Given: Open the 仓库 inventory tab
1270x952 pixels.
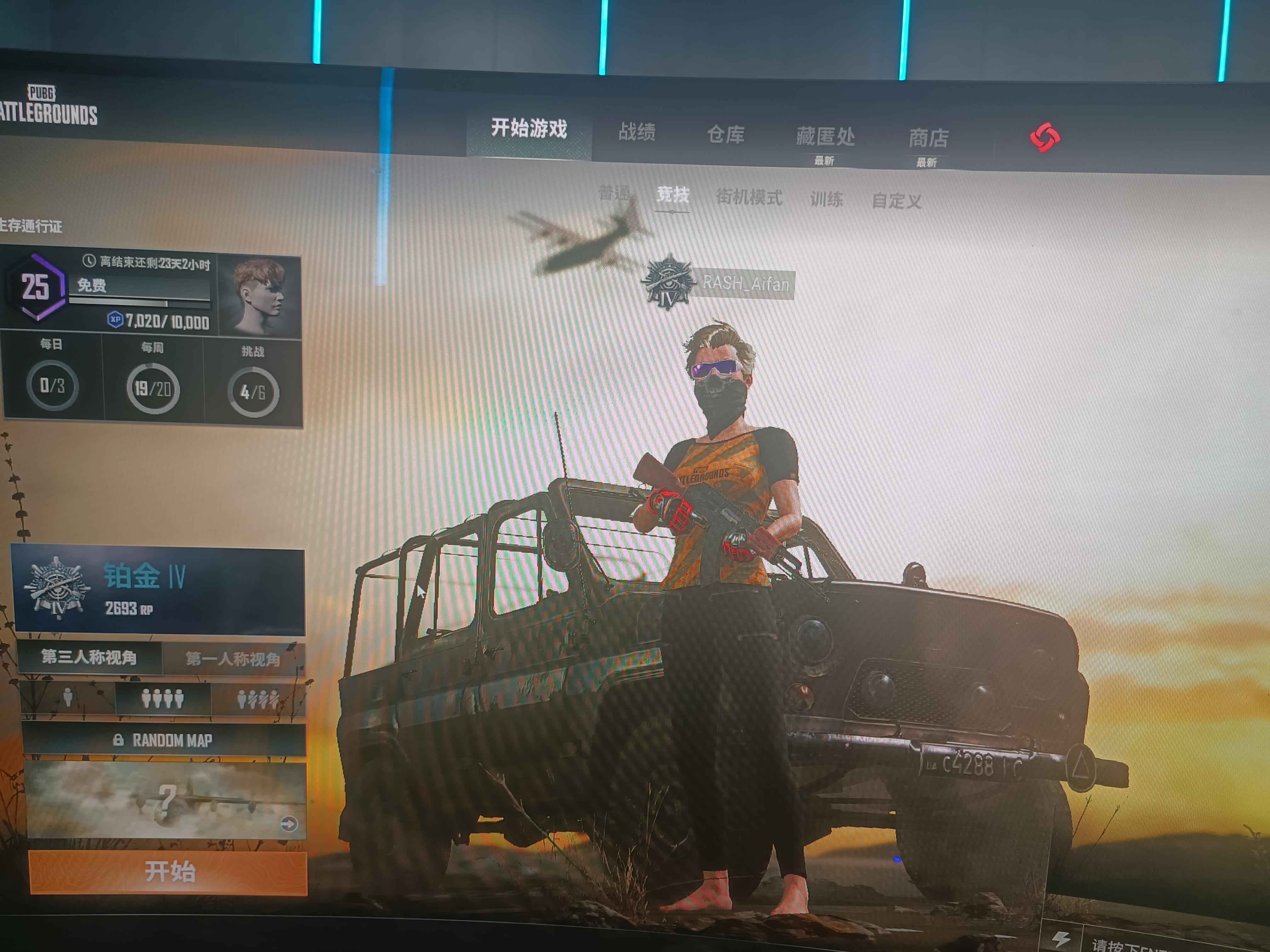Looking at the screenshot, I should click(x=726, y=135).
